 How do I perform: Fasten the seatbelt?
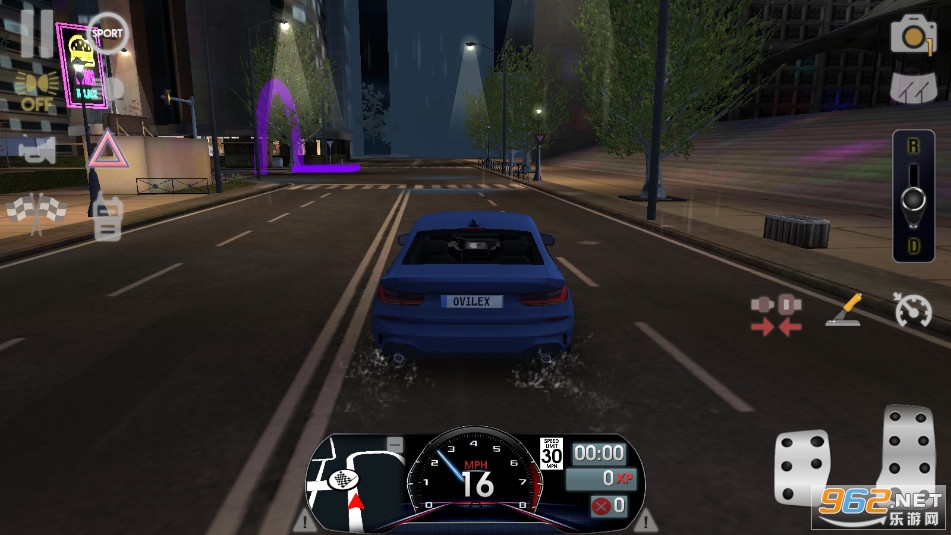click(x=776, y=313)
